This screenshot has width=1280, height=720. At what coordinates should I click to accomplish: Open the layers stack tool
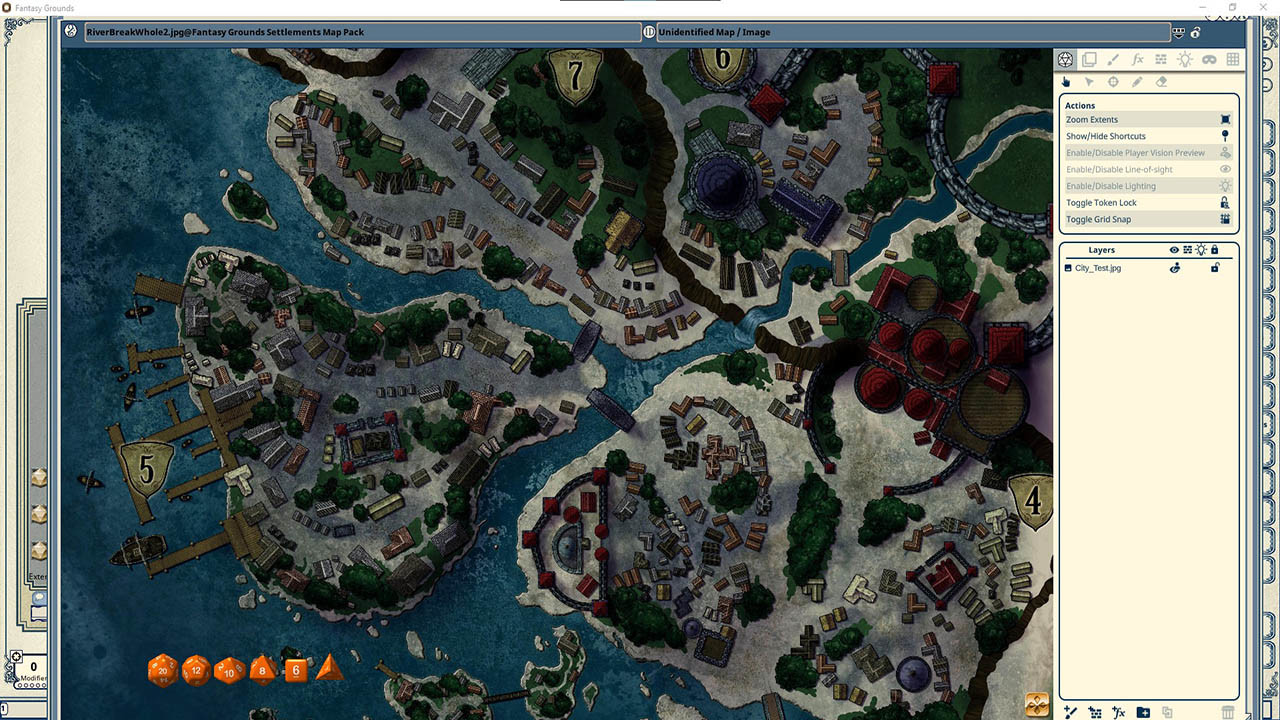pyautogui.click(x=1089, y=59)
